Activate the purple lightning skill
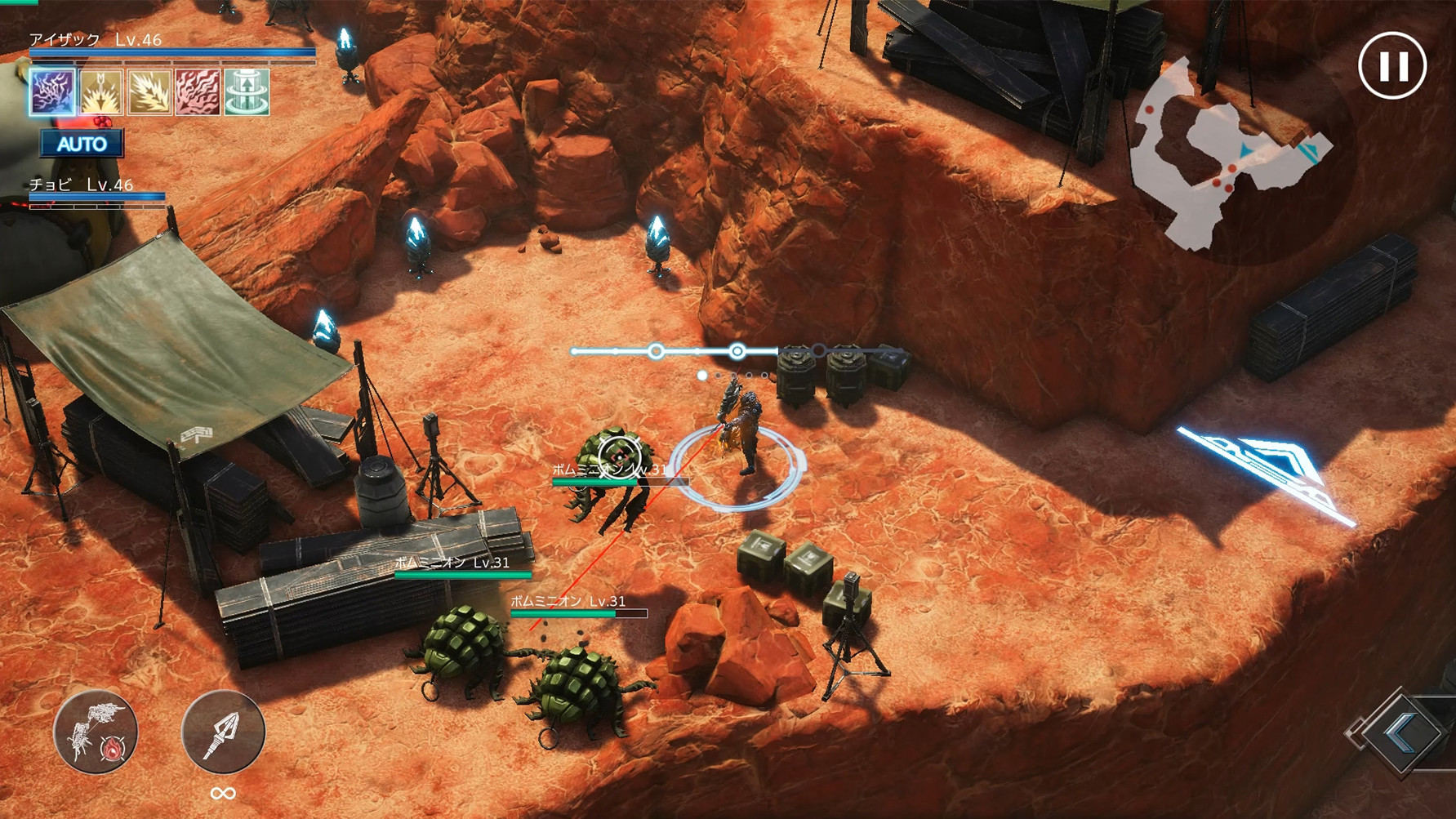The height and width of the screenshot is (819, 1456). coord(53,91)
